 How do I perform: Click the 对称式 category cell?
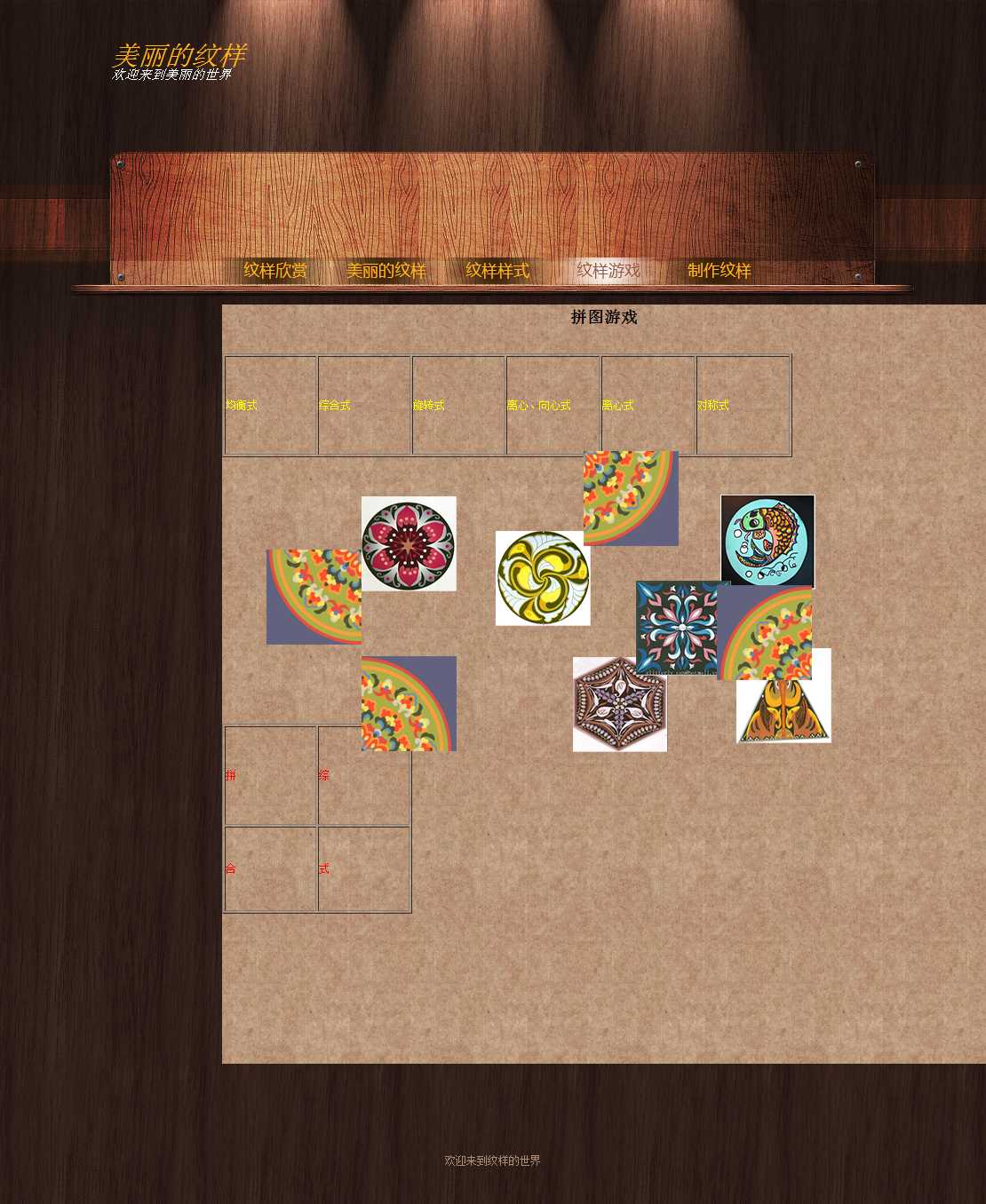743,406
